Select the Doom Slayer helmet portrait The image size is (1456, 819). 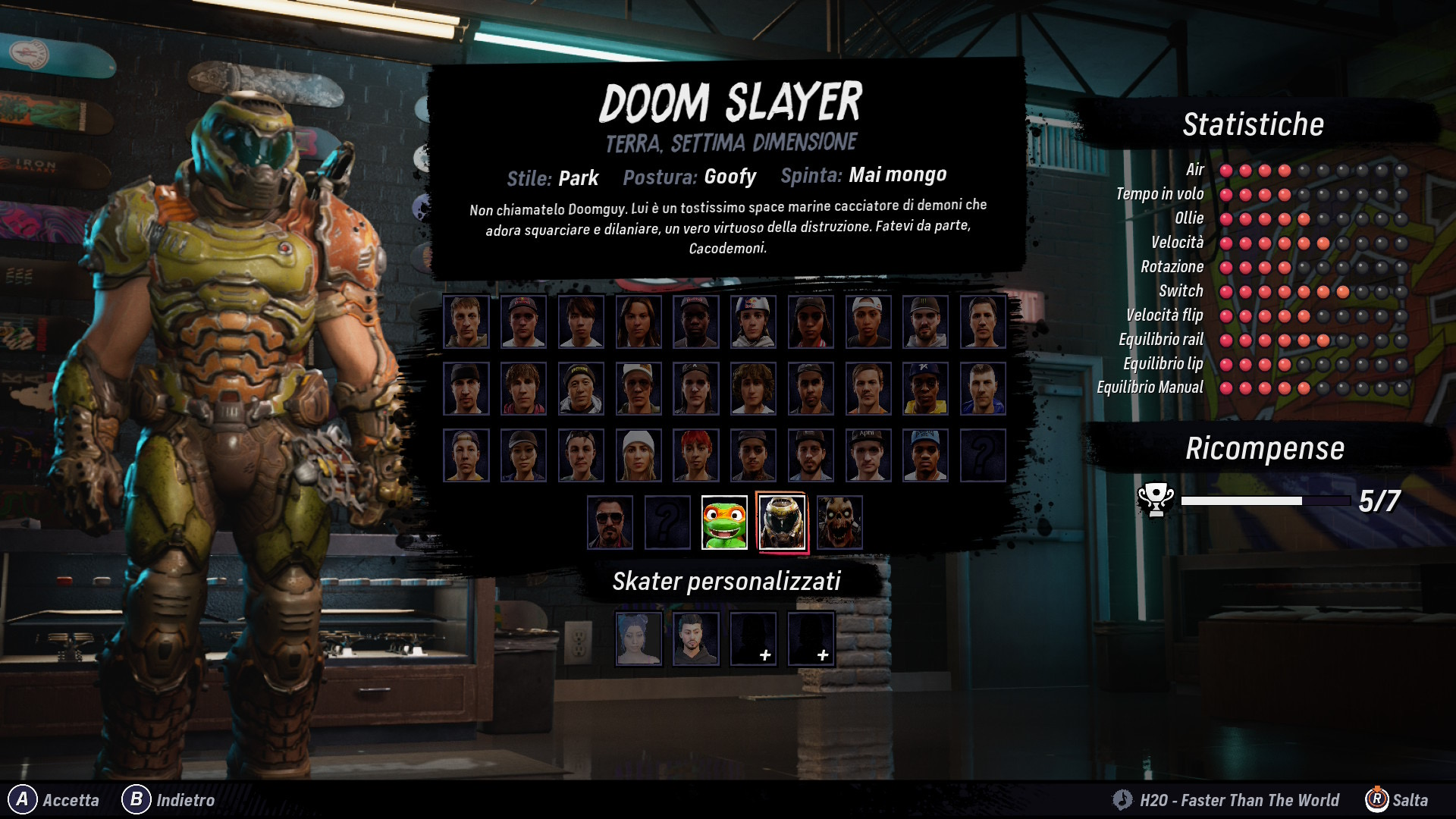[782, 522]
